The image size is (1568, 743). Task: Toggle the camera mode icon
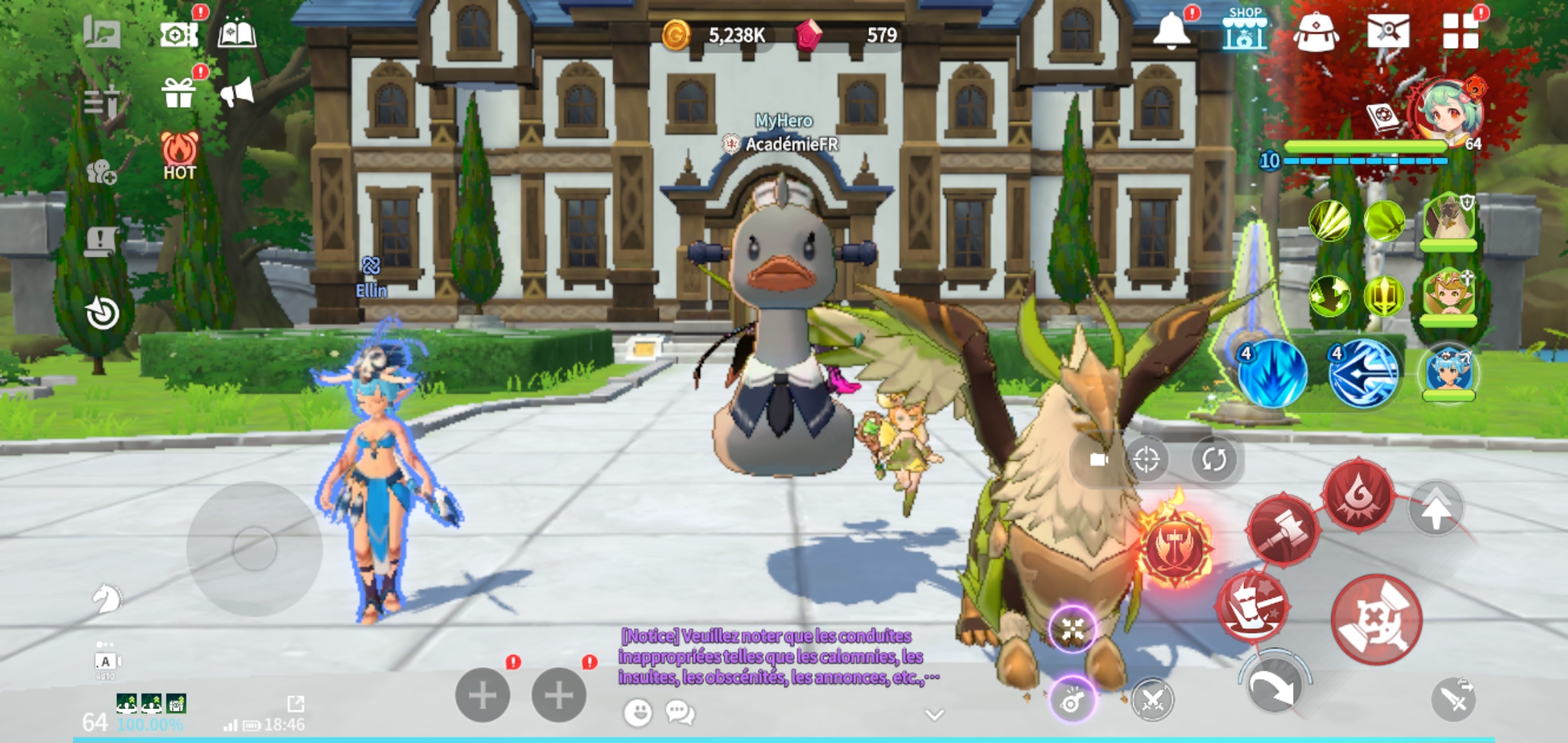point(1099,459)
